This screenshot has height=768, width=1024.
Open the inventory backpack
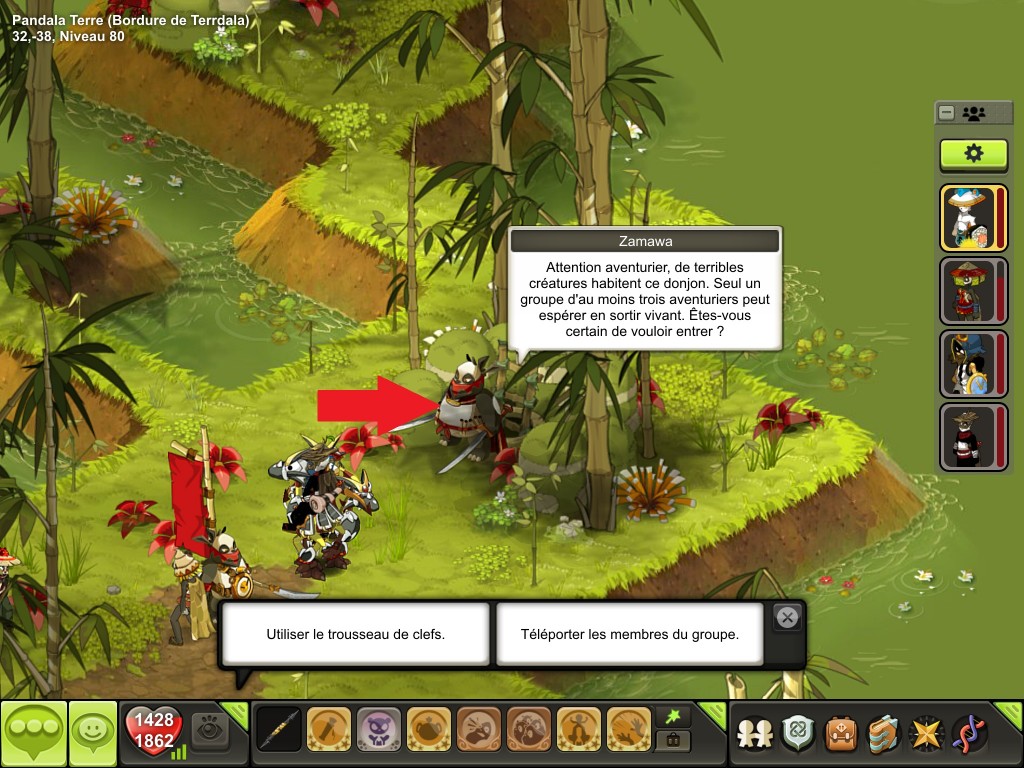[841, 734]
